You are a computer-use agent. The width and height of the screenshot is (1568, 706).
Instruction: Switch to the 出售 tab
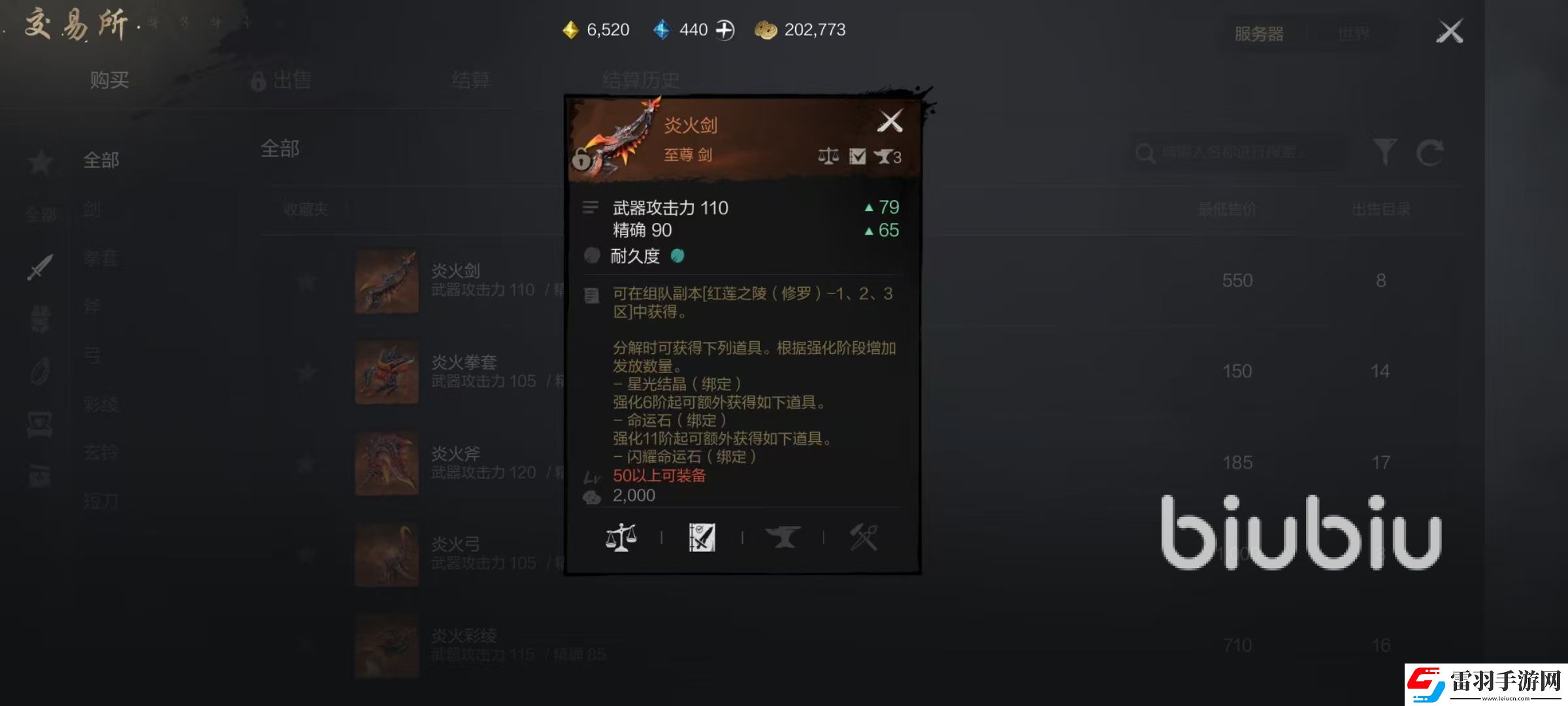[x=290, y=80]
